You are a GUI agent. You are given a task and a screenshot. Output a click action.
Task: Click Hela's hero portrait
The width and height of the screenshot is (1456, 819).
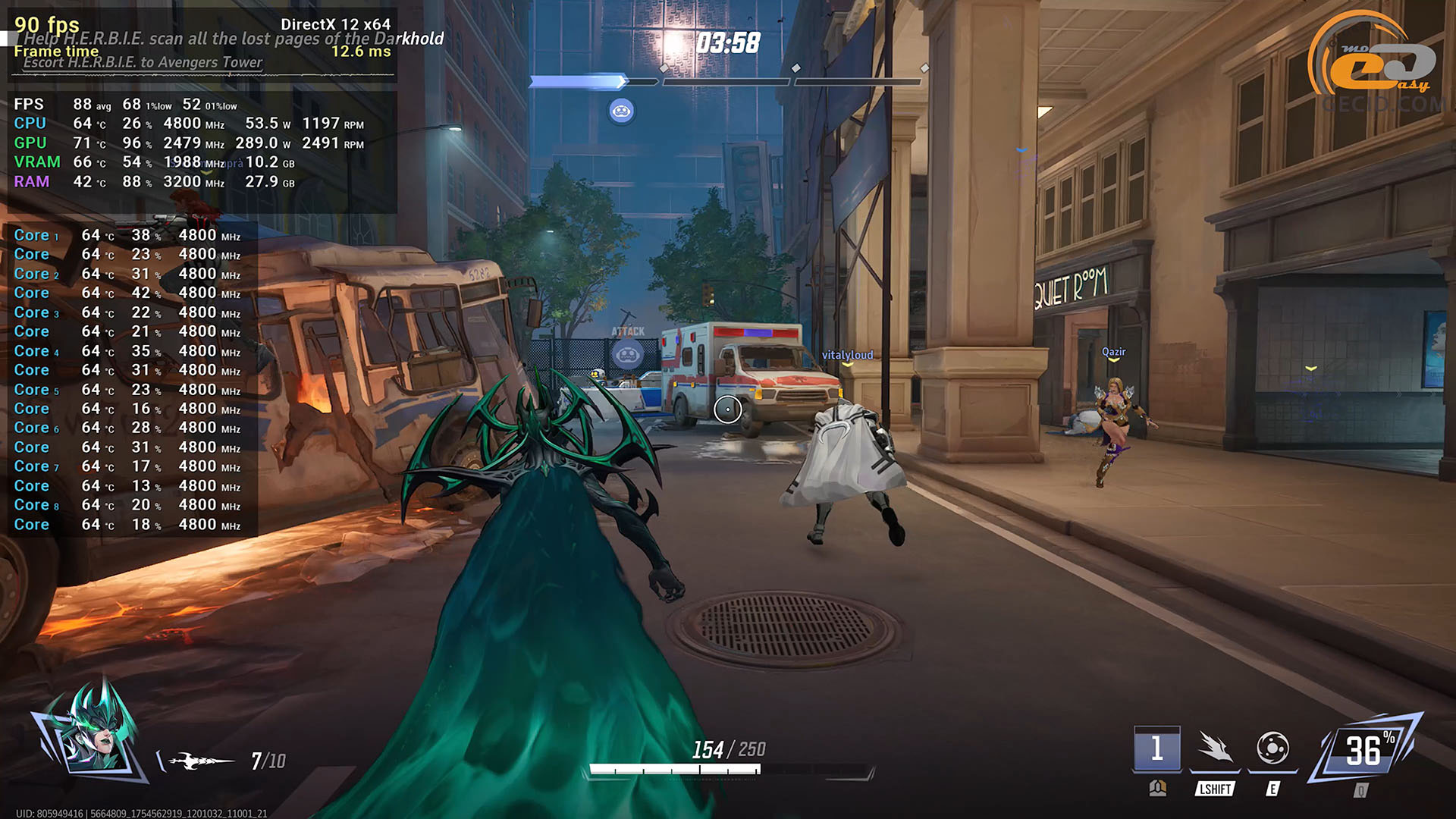click(x=91, y=732)
